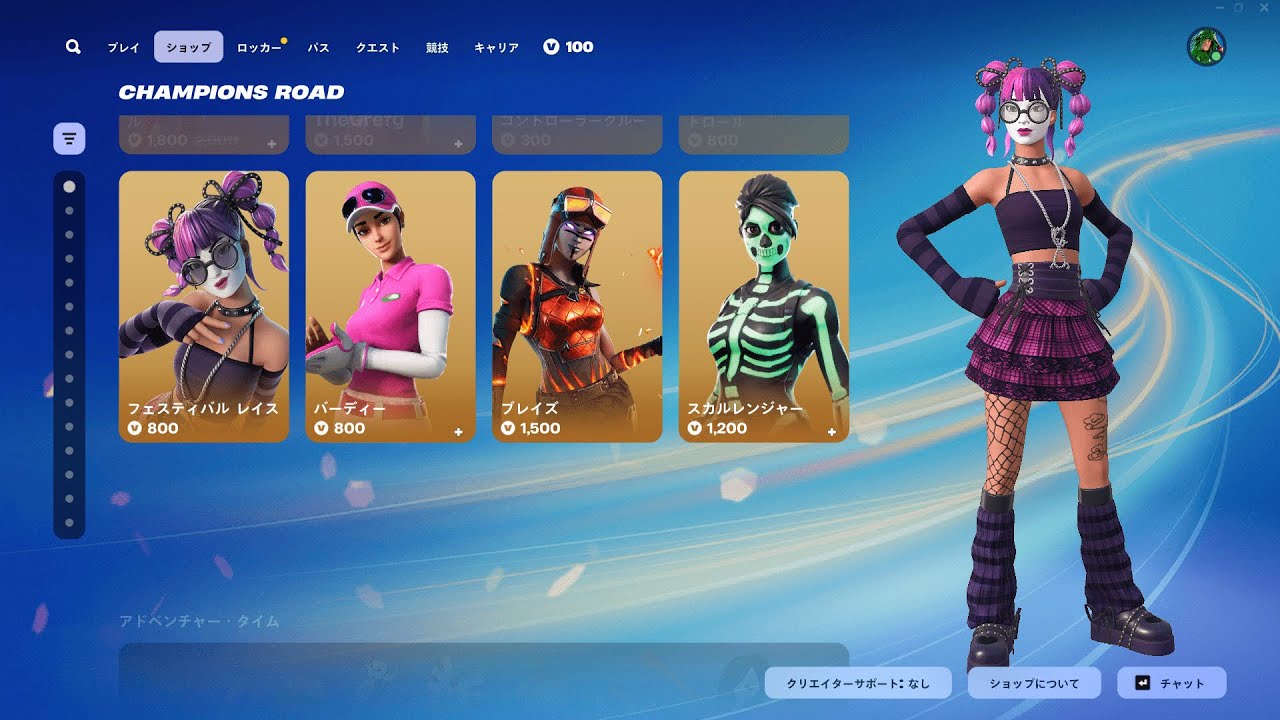1280x720 pixels.
Task: Open the 競技 tab
Action: 437,47
